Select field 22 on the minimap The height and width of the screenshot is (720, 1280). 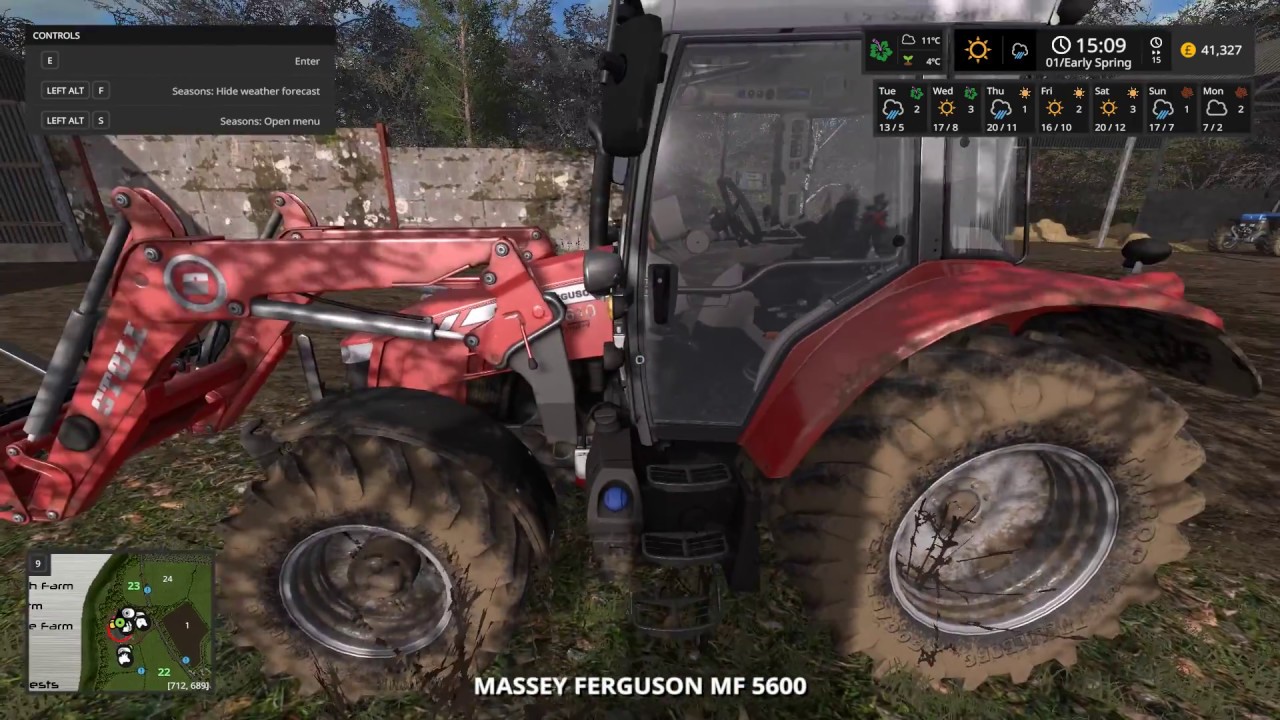(x=163, y=672)
